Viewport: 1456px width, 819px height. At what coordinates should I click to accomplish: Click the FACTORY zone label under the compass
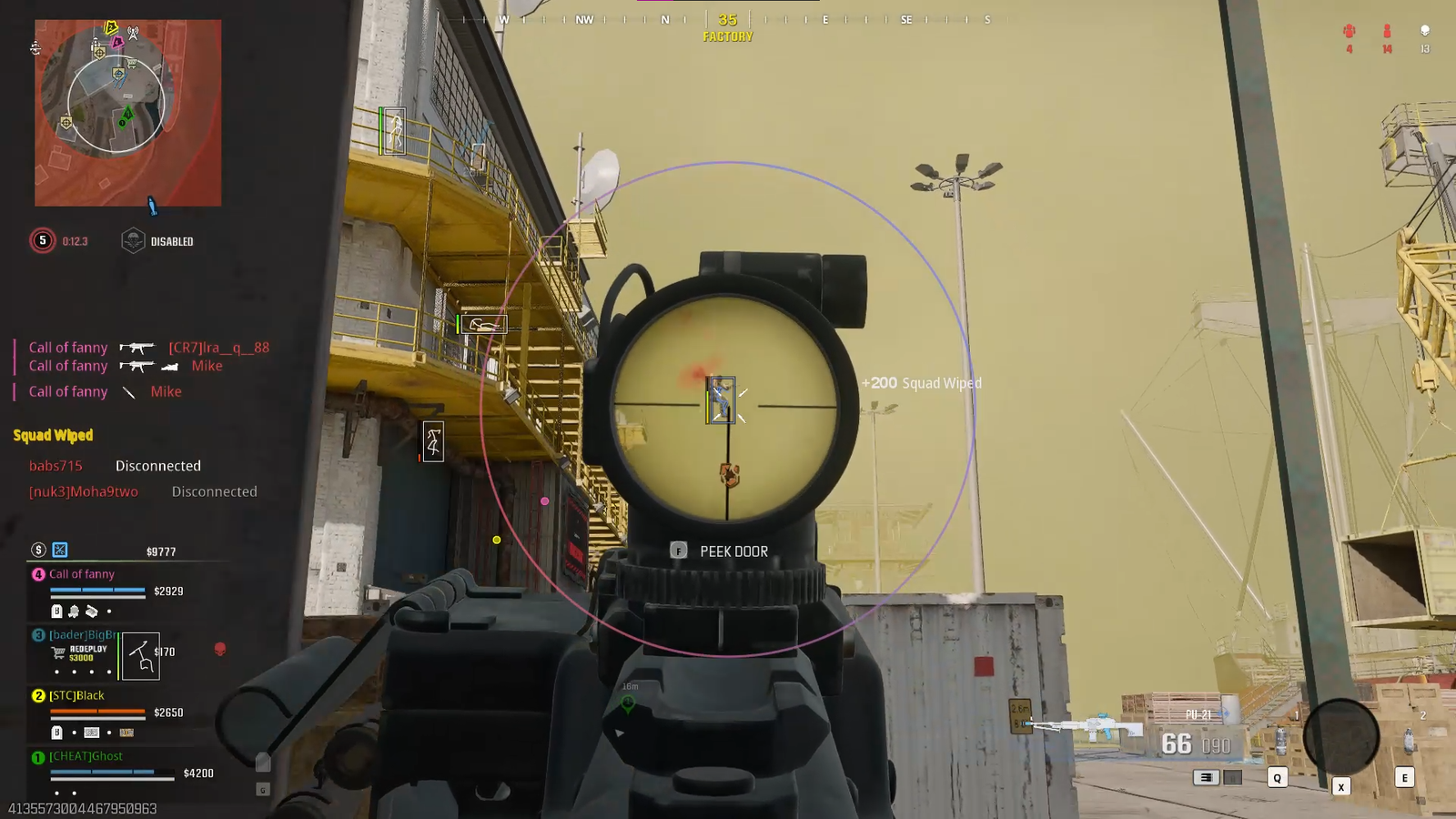(x=726, y=36)
